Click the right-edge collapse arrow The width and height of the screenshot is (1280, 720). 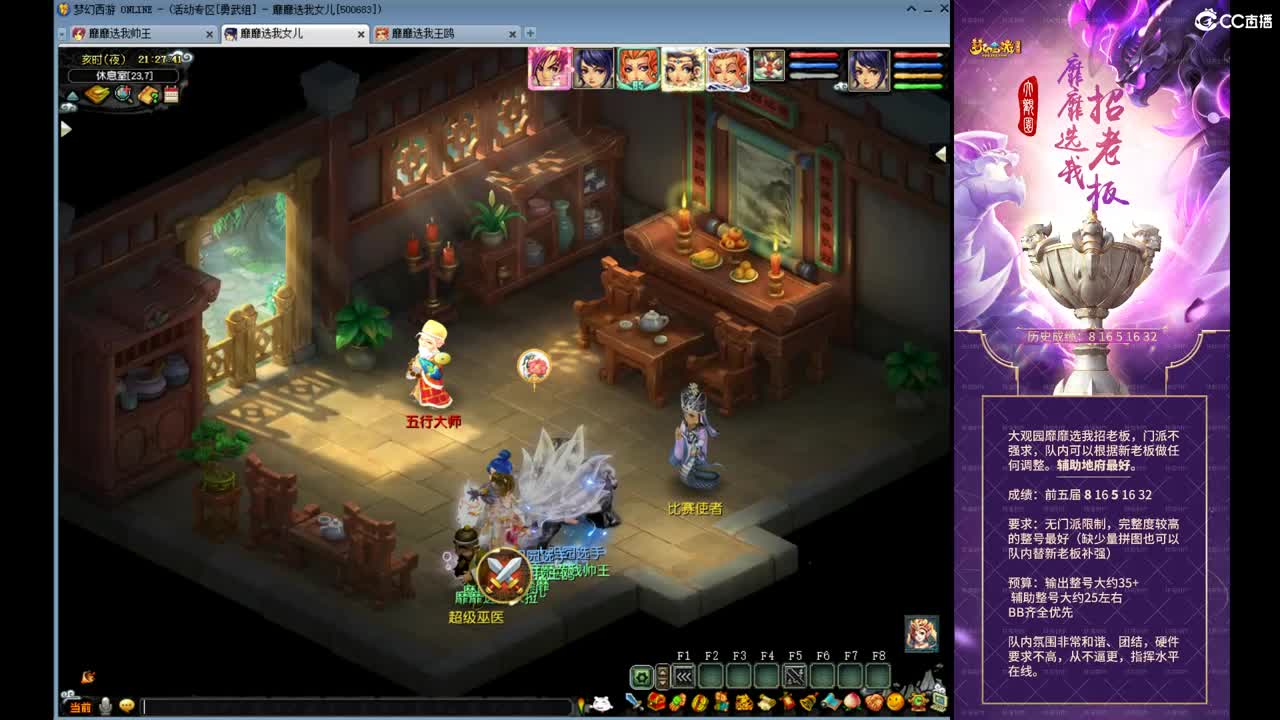[x=938, y=153]
